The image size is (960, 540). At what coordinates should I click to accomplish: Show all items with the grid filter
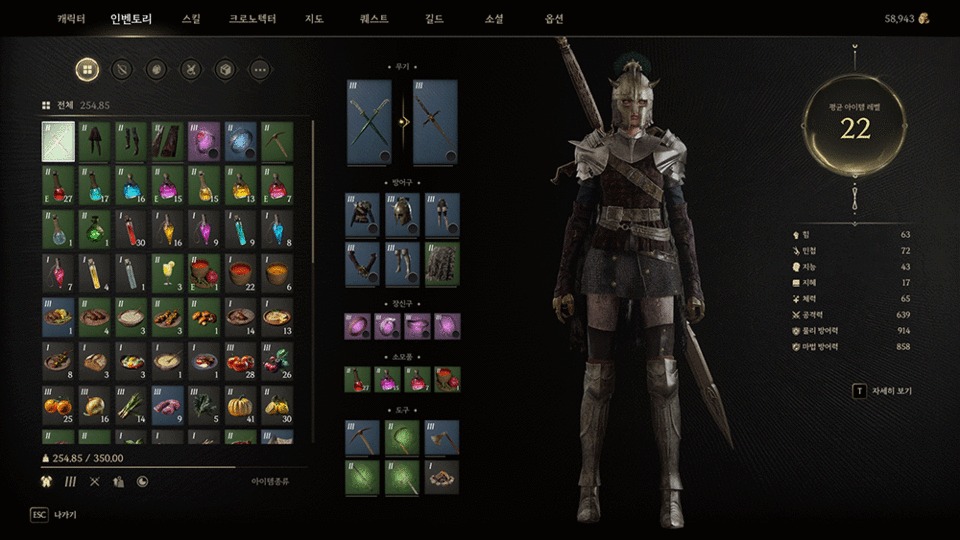87,70
